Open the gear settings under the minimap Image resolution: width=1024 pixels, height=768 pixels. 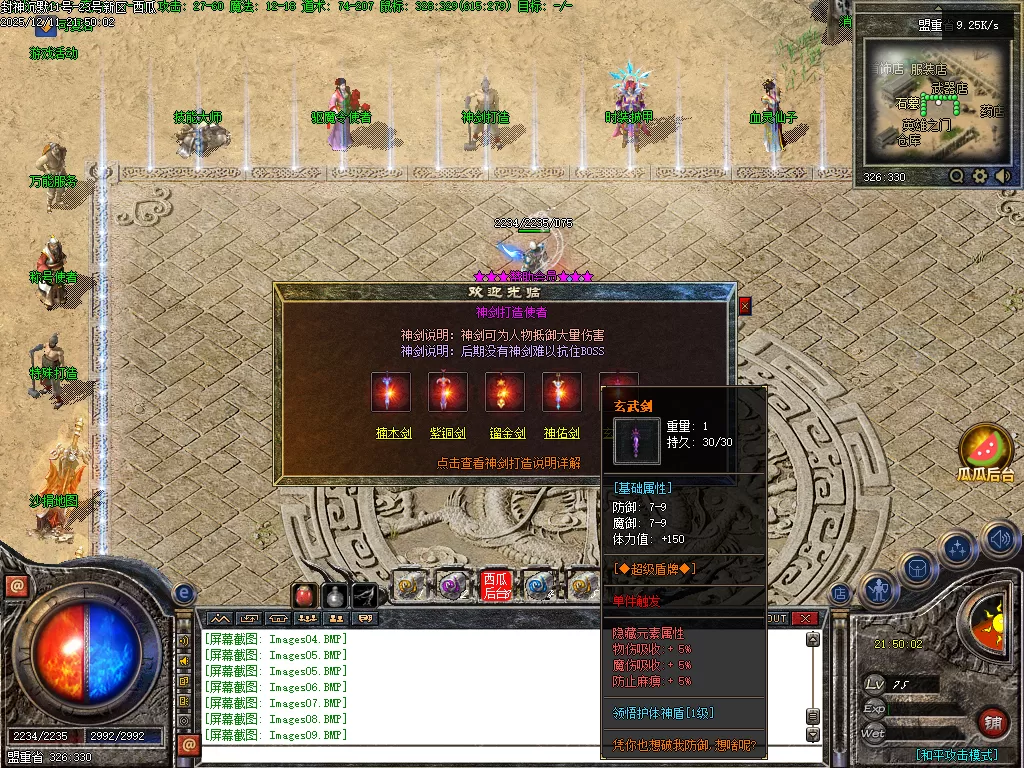coord(980,177)
